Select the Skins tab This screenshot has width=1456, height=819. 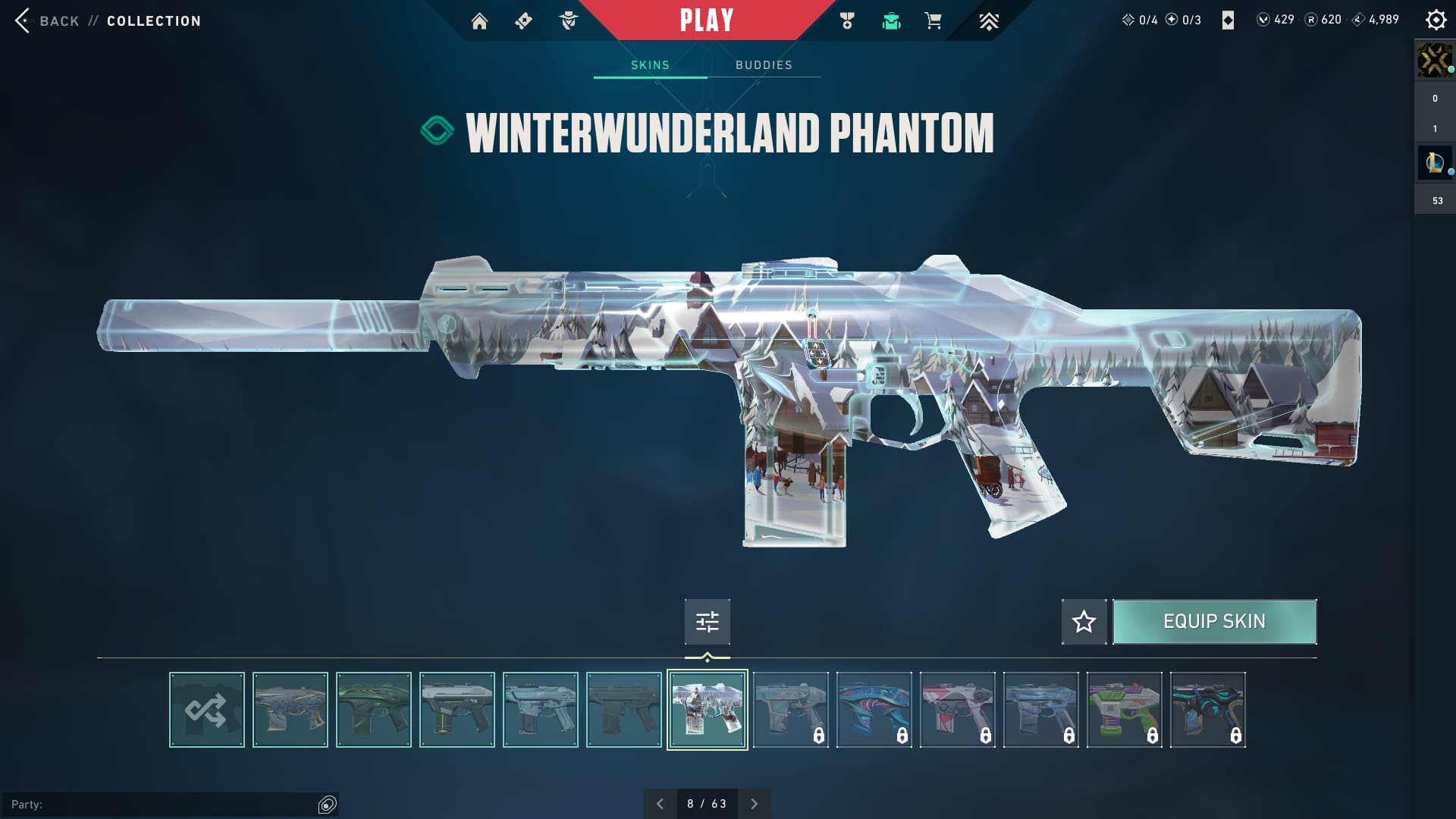[x=650, y=65]
